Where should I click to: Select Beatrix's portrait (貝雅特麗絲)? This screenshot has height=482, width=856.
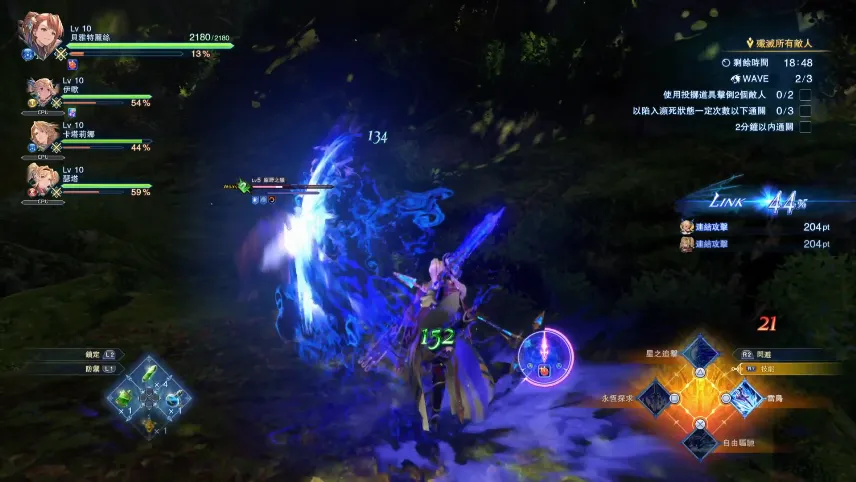(38, 36)
